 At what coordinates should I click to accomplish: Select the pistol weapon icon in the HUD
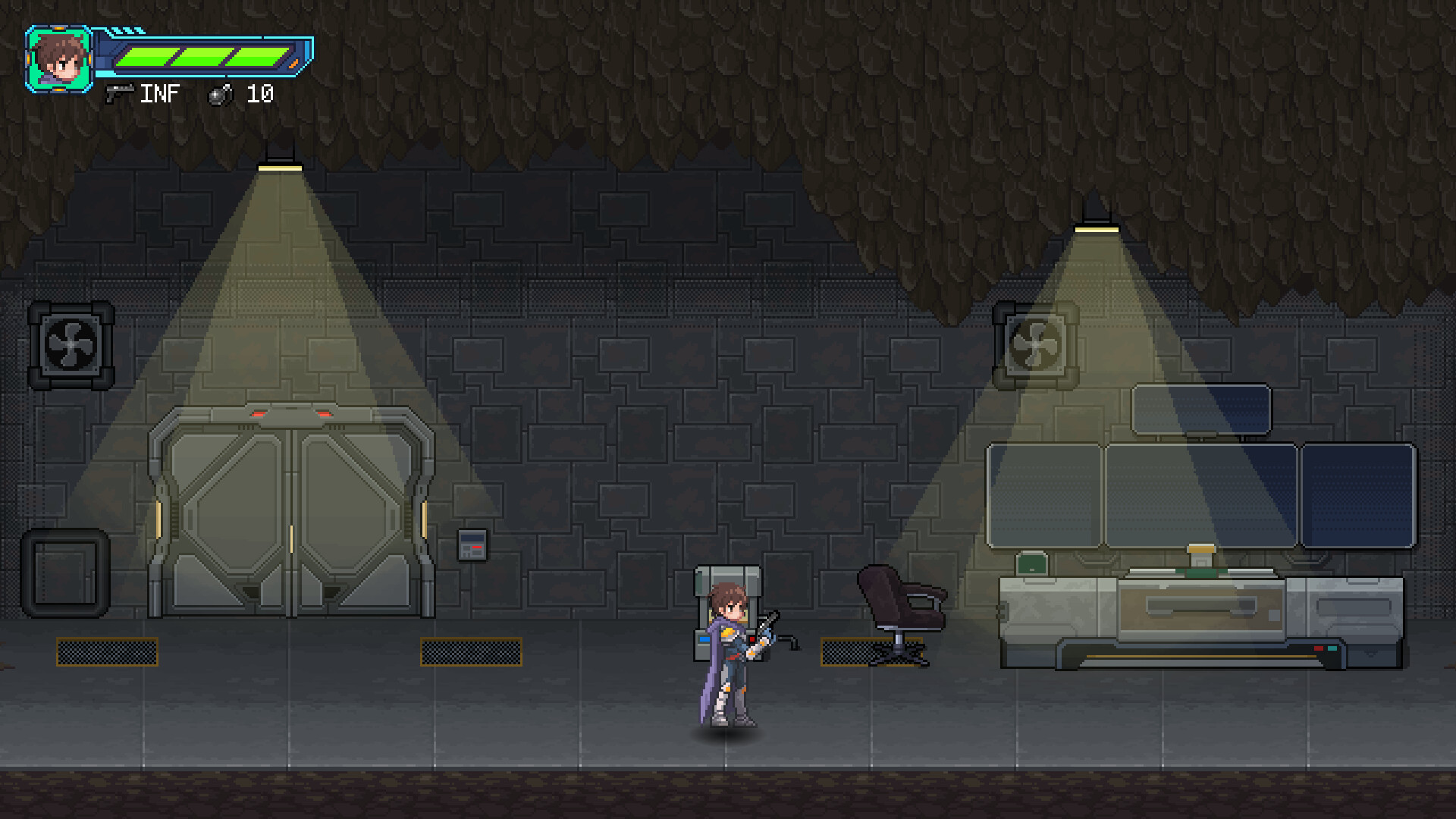[x=120, y=93]
